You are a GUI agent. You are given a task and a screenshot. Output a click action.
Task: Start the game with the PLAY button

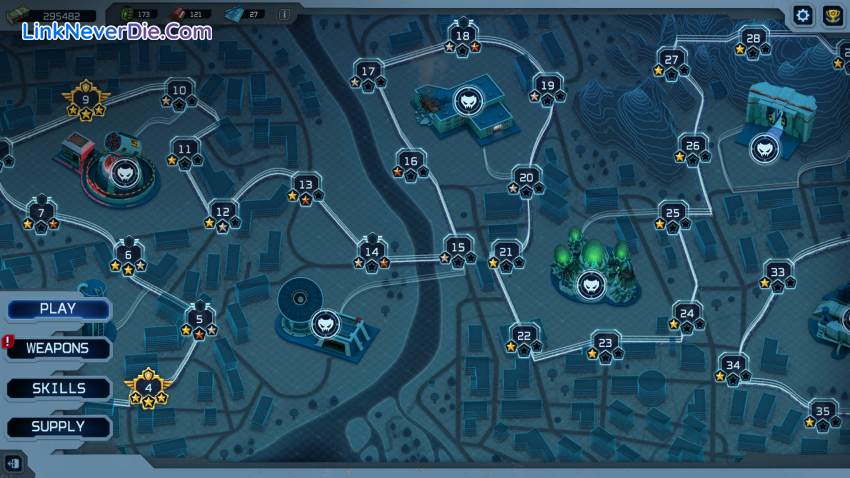pyautogui.click(x=58, y=309)
